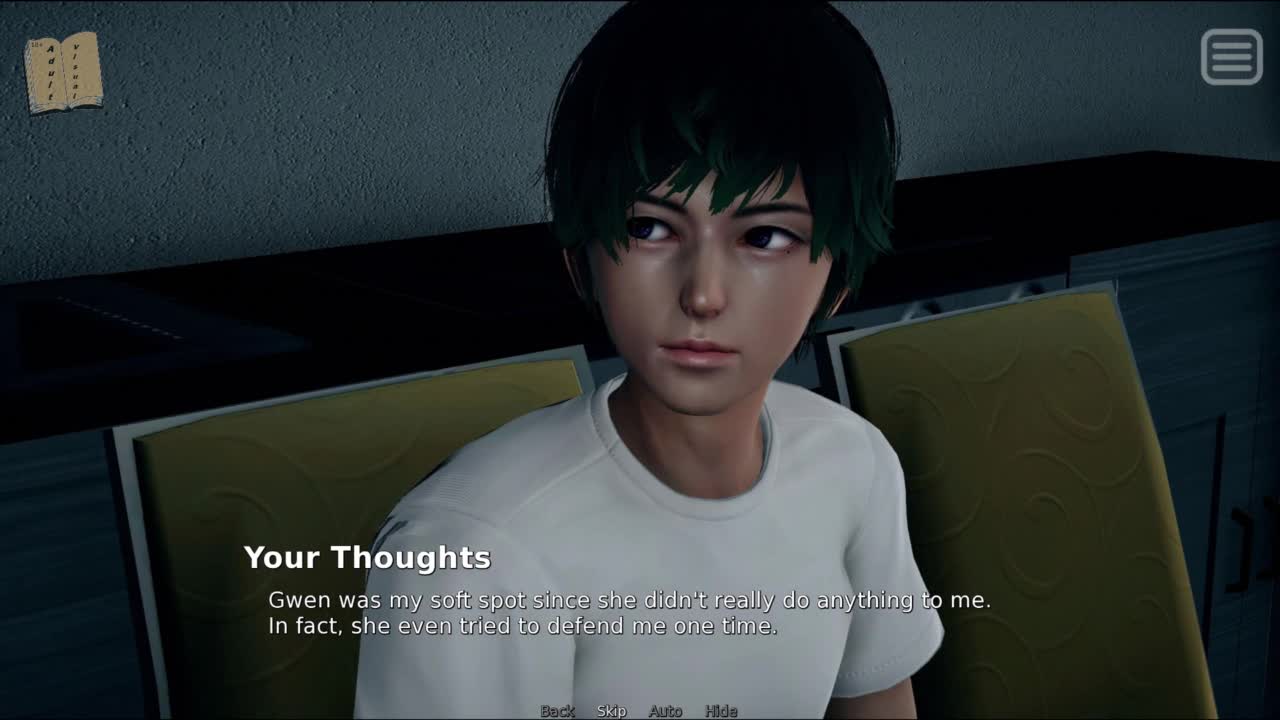
Task: Toggle Auto advance mode
Action: pyautogui.click(x=665, y=711)
